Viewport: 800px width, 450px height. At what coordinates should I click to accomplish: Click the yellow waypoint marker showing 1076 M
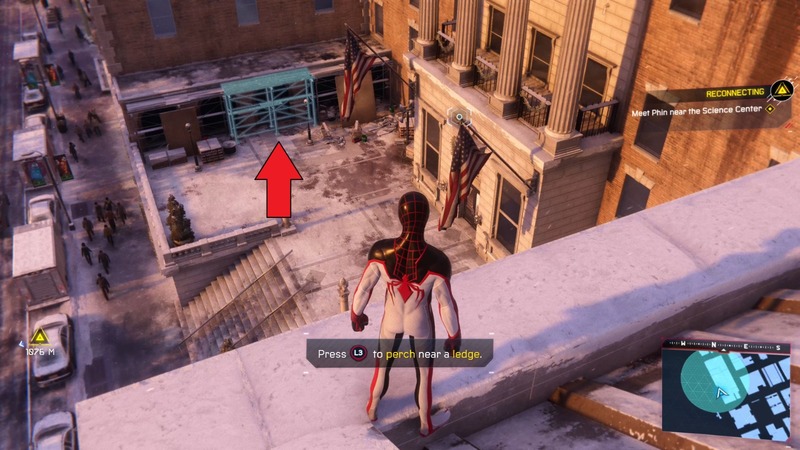39,336
